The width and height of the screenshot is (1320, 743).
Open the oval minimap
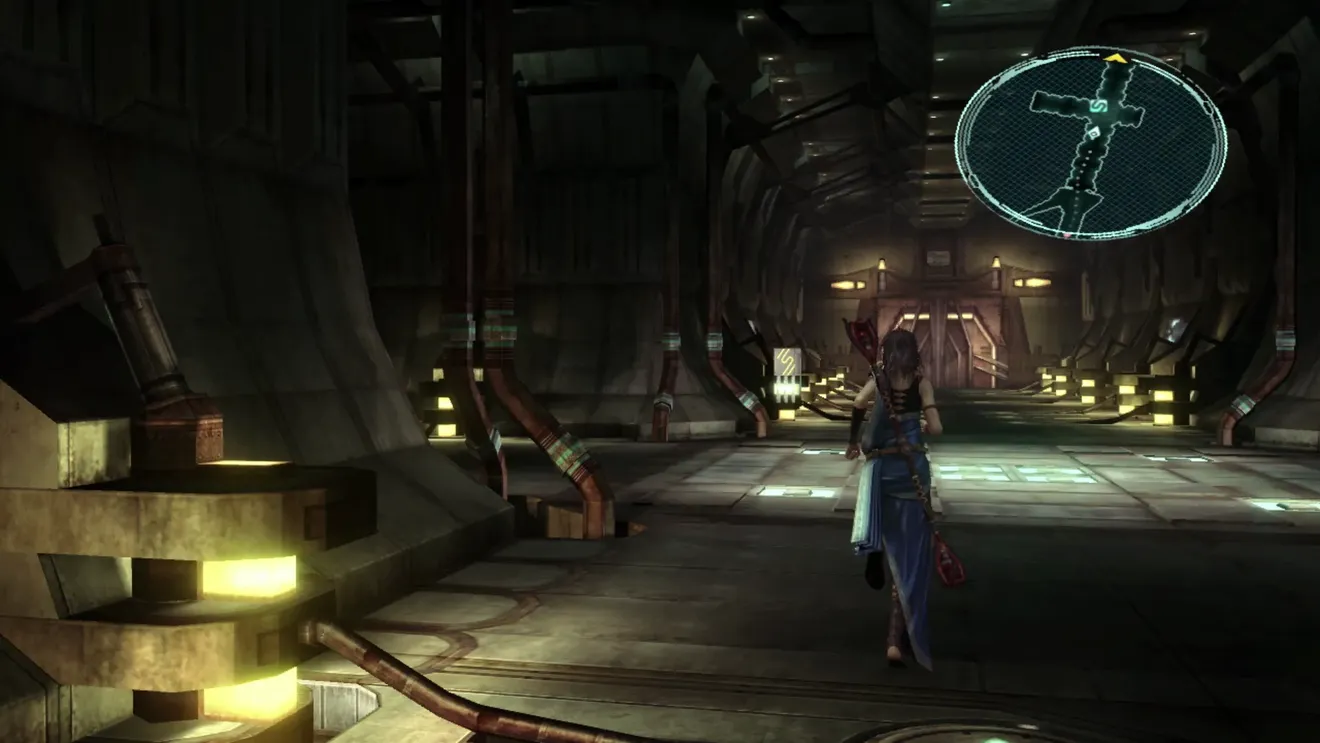1091,144
